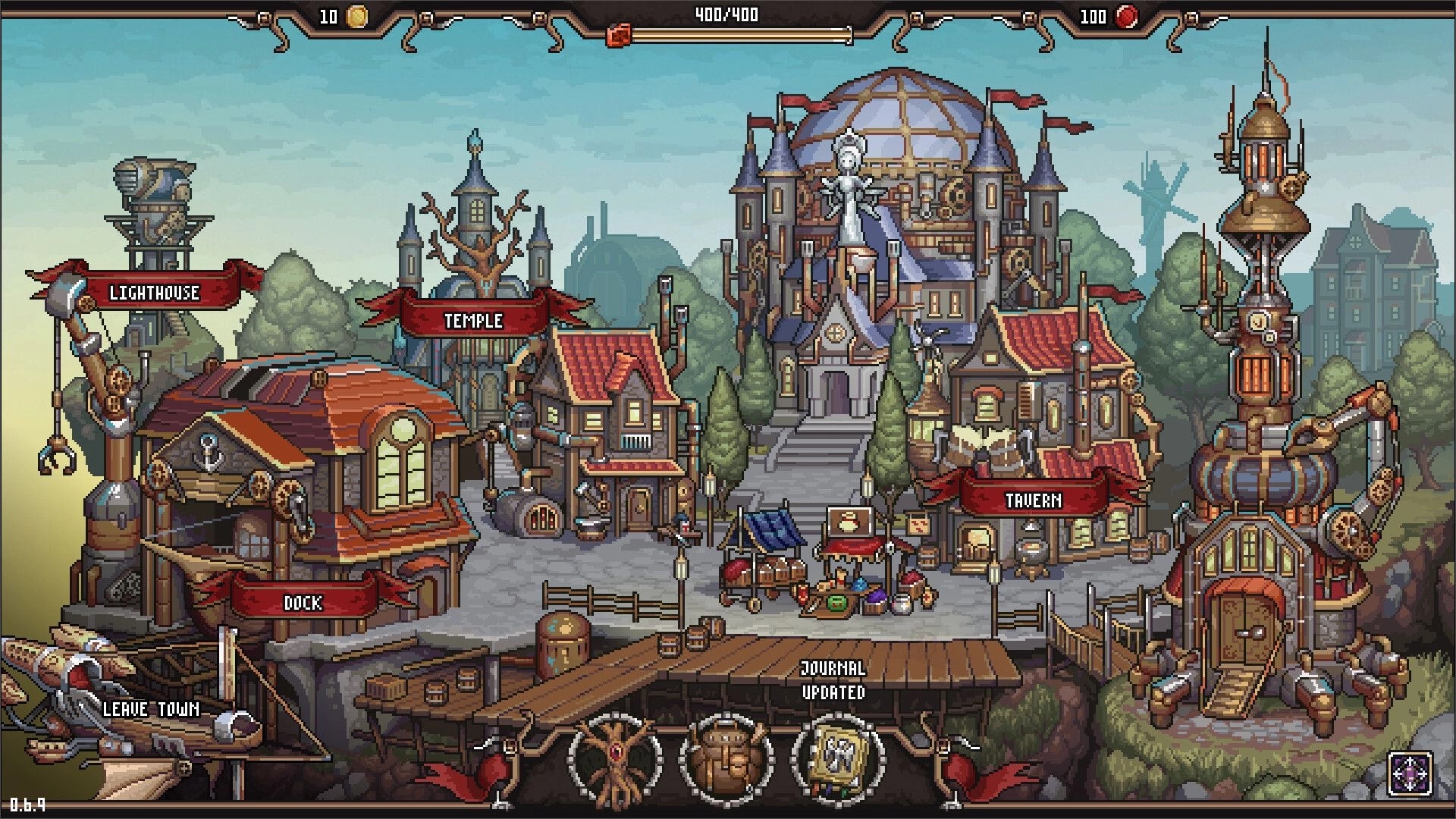Screen dimensions: 1456x819
Task: Open the Dock
Action: point(302,604)
